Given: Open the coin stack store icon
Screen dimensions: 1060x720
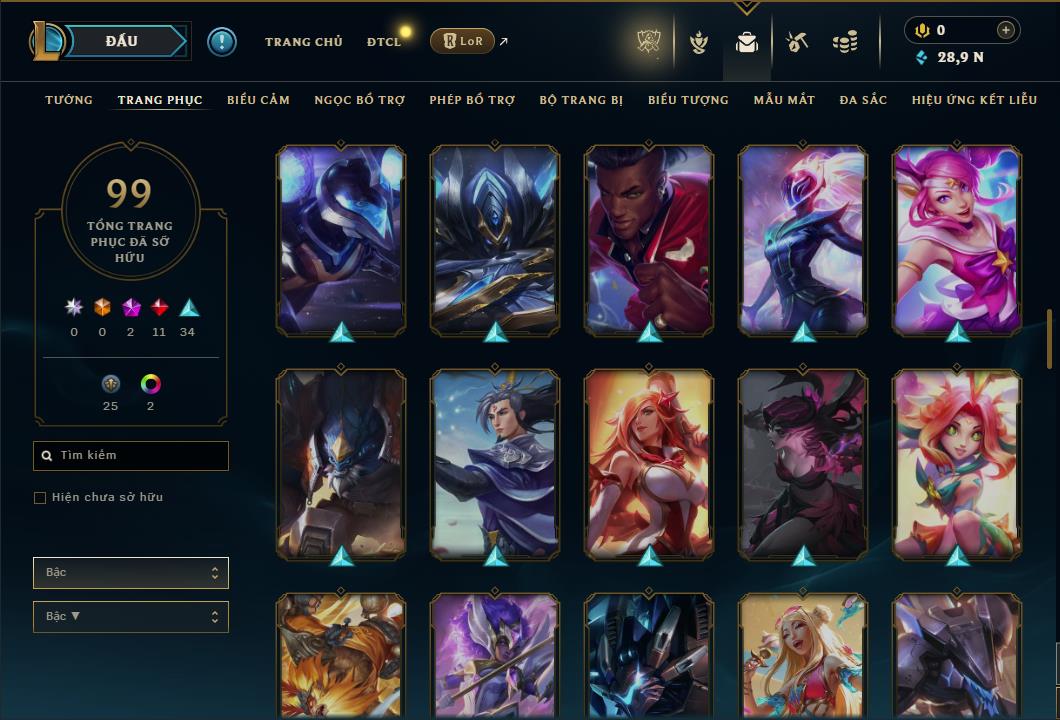Looking at the screenshot, I should 845,42.
